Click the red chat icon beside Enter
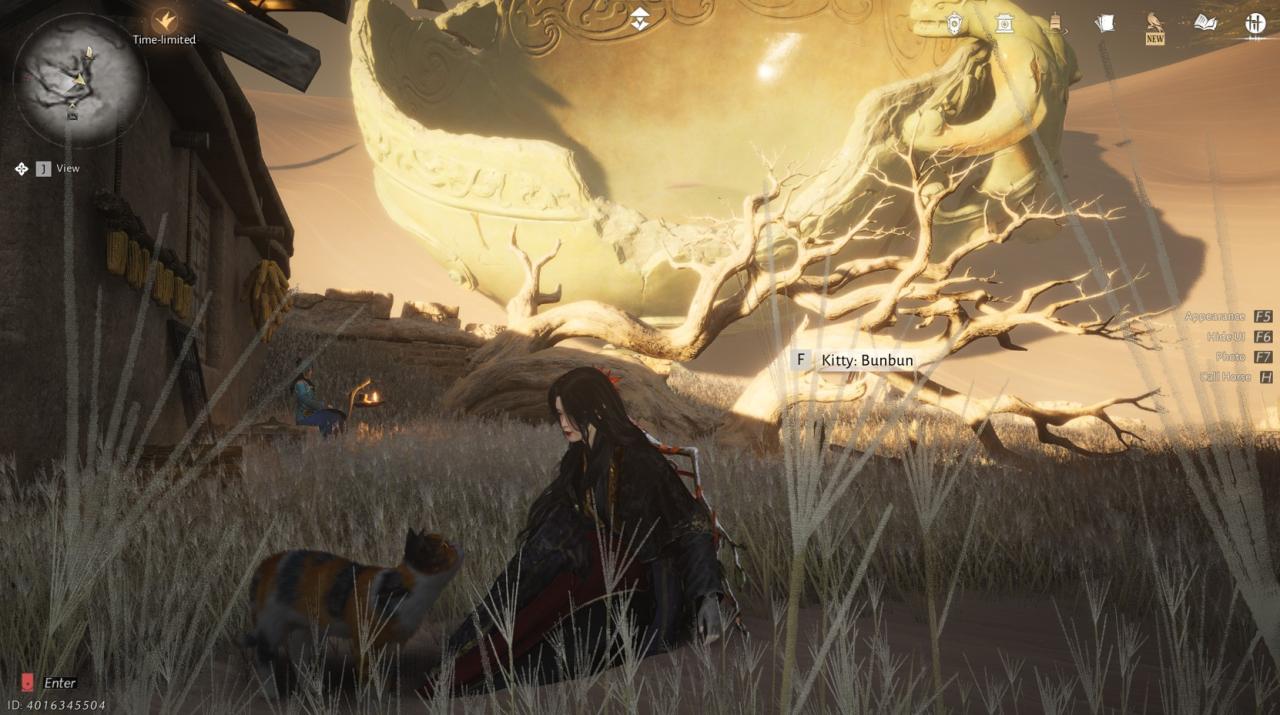The width and height of the screenshot is (1280, 715). pos(27,683)
